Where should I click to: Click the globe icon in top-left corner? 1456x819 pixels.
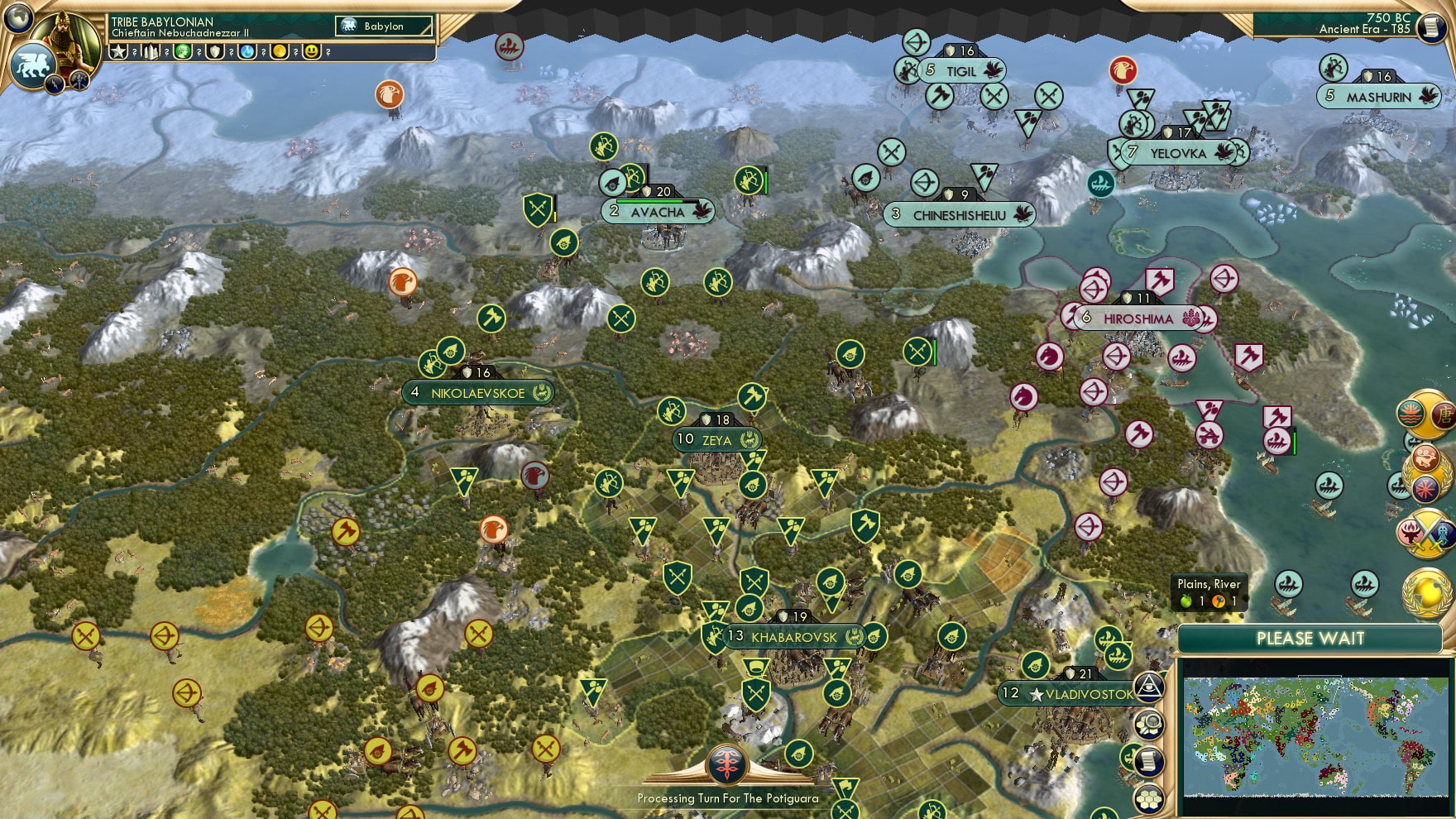click(17, 17)
